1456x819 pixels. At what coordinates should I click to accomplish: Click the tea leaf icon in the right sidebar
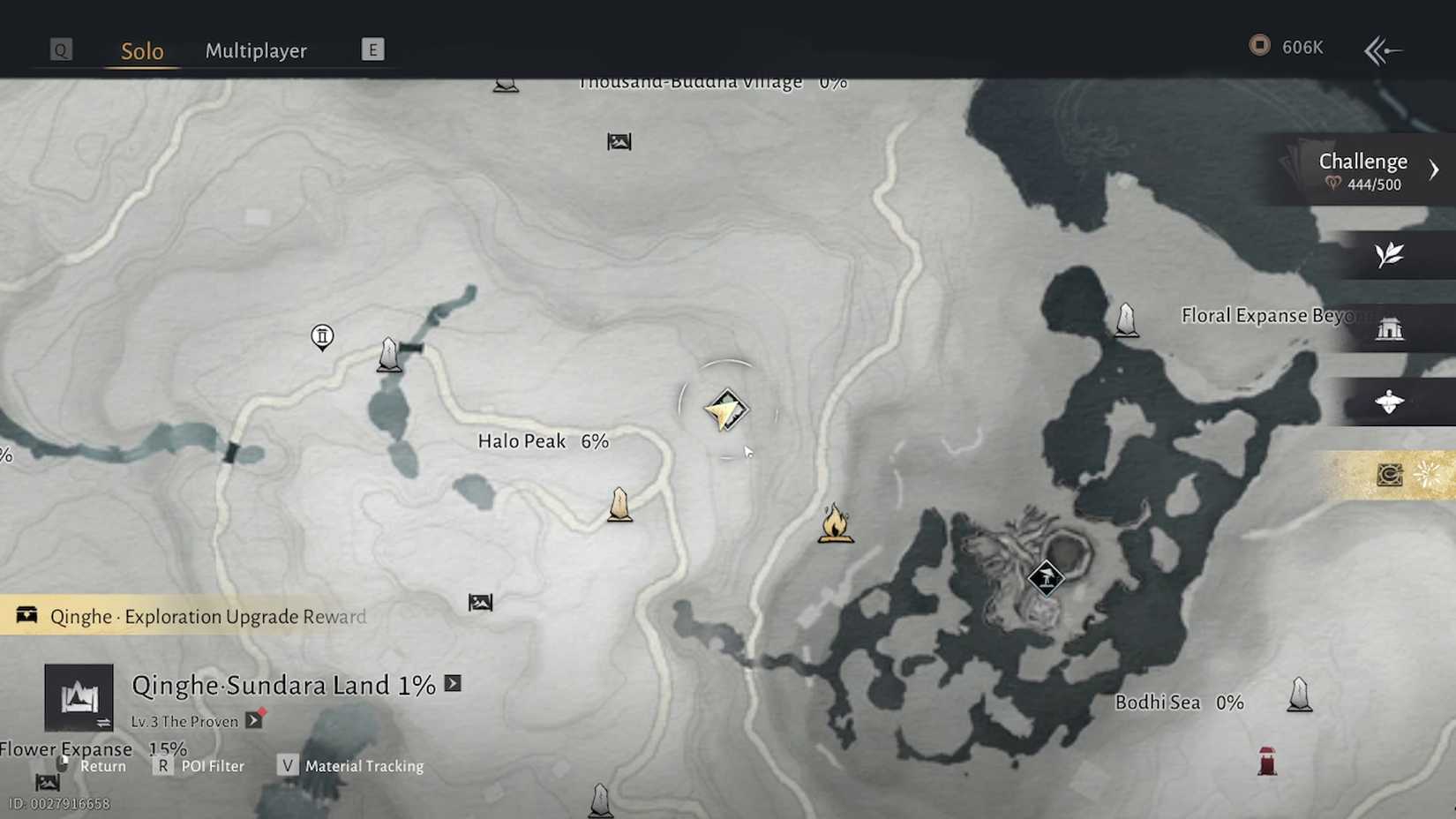[1388, 255]
